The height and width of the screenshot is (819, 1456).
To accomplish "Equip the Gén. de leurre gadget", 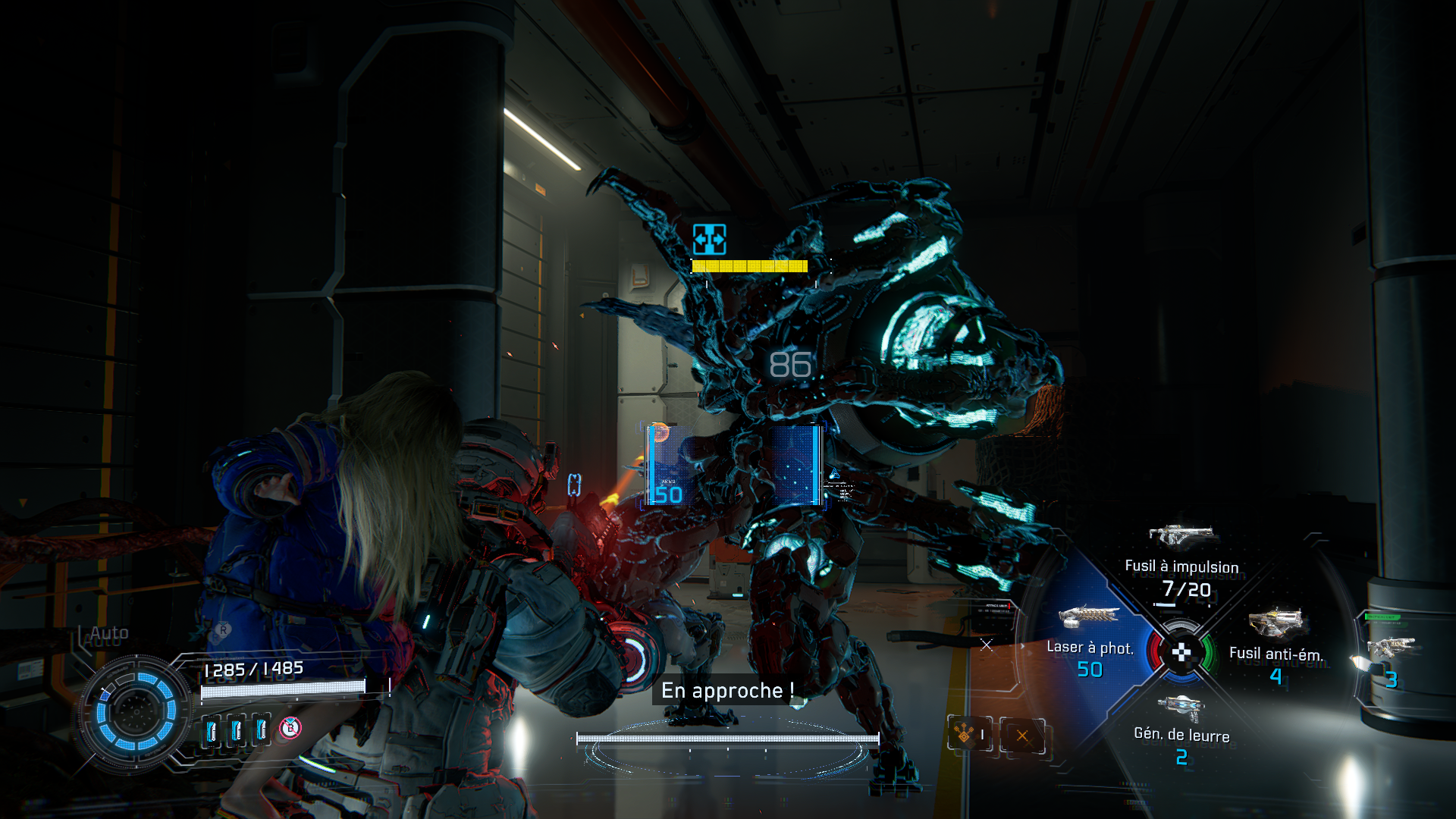I will click(1181, 728).
